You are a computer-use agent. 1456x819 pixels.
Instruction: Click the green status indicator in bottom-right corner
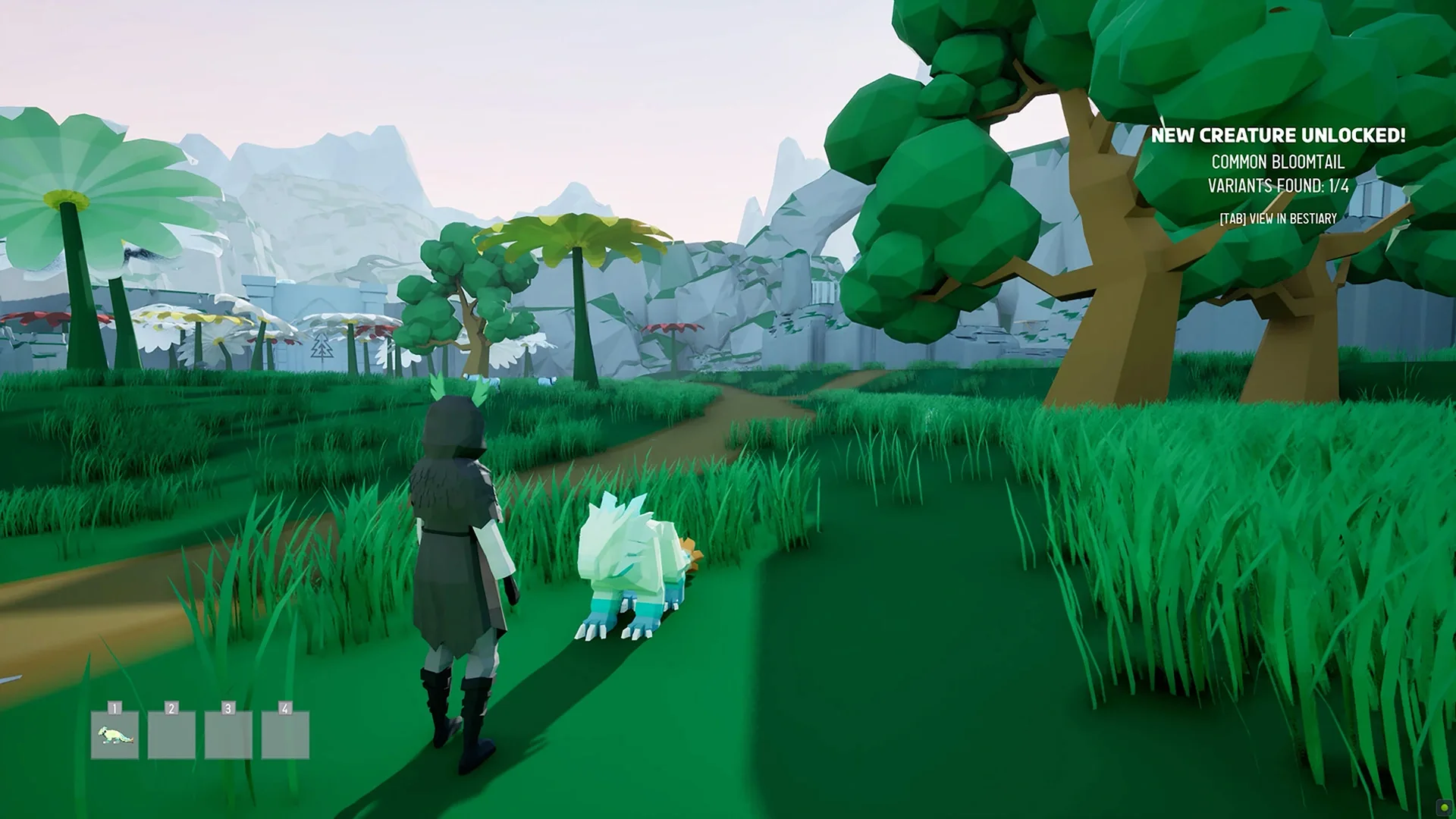click(x=1444, y=807)
